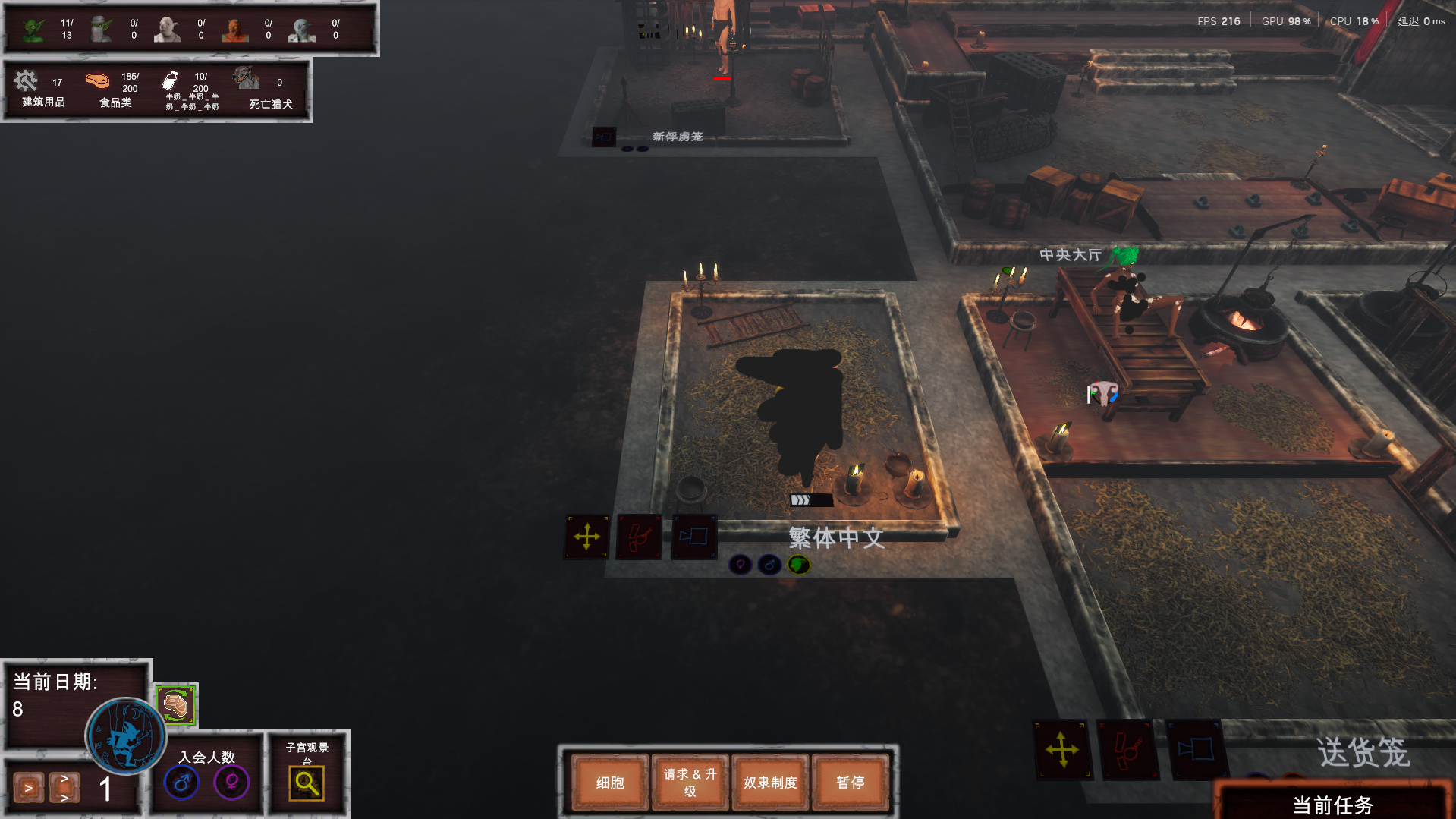Click the purple female symbol under 入会人数
This screenshot has height=819, width=1456.
tap(231, 783)
